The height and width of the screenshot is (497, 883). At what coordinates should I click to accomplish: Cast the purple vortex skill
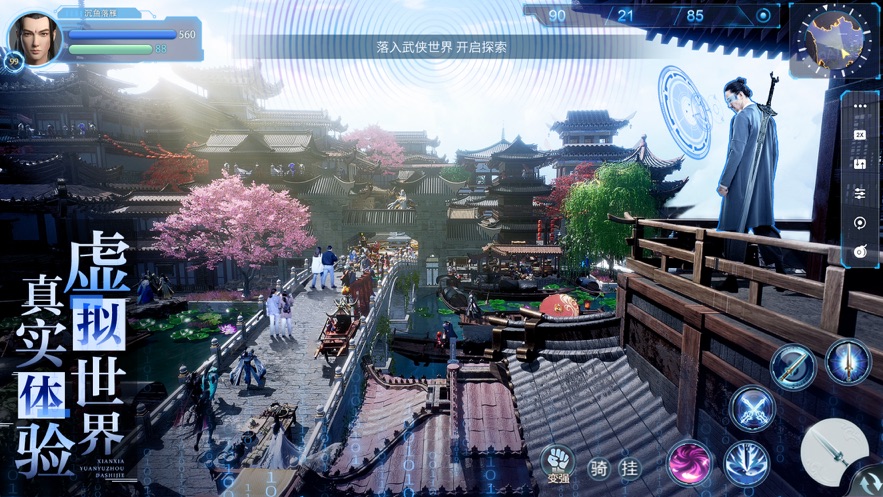pyautogui.click(x=690, y=463)
